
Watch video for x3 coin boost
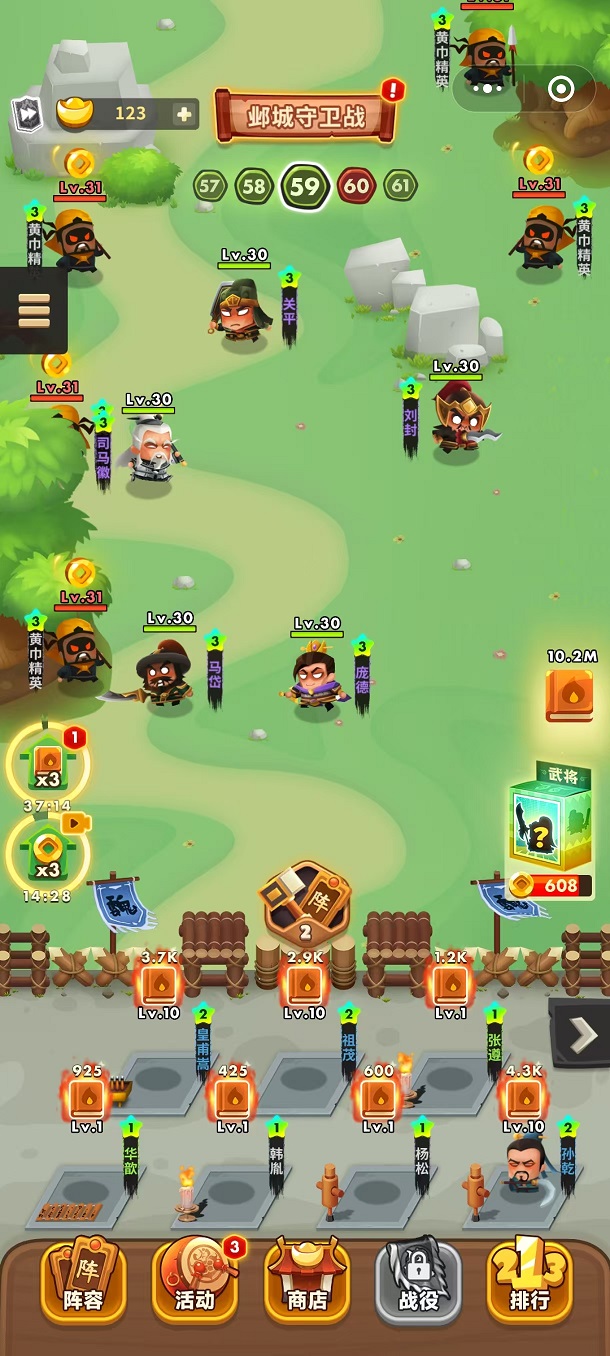[x=47, y=852]
